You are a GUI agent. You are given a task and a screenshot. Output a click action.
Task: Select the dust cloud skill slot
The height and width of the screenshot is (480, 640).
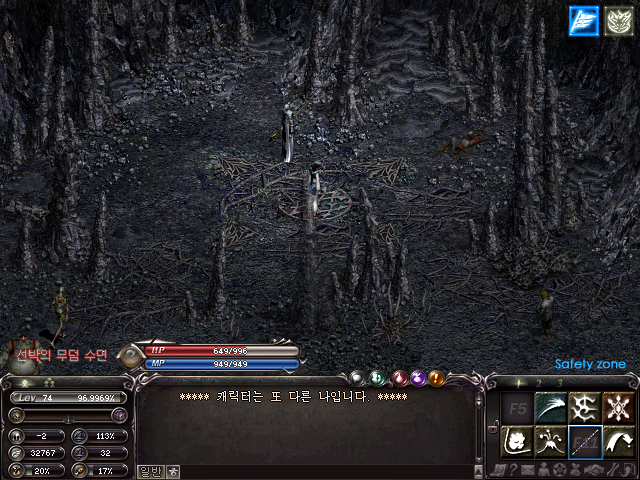[x=515, y=441]
